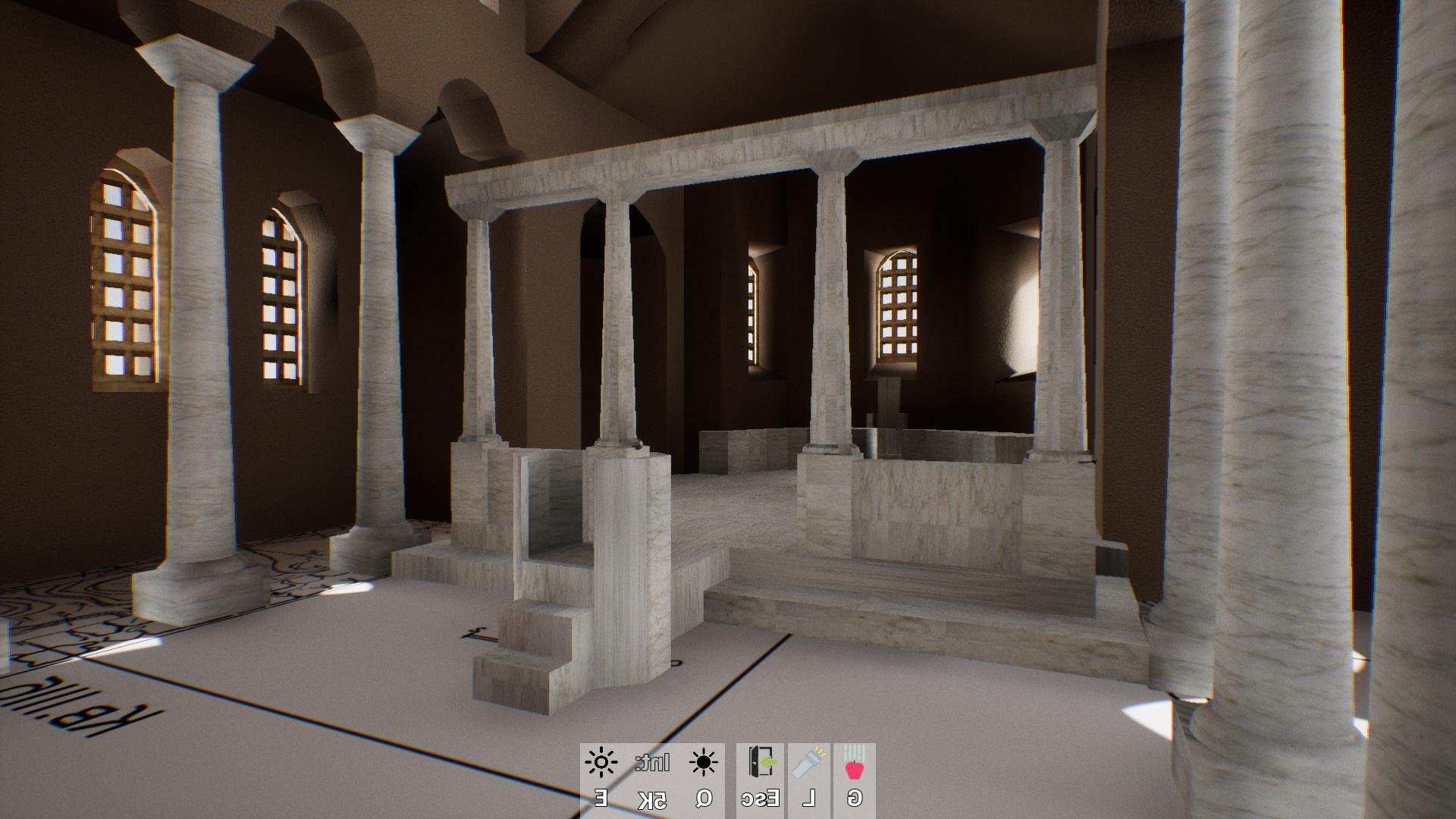Toggle the flashlight icon
Screen dimensions: 1456x819
pos(809,763)
